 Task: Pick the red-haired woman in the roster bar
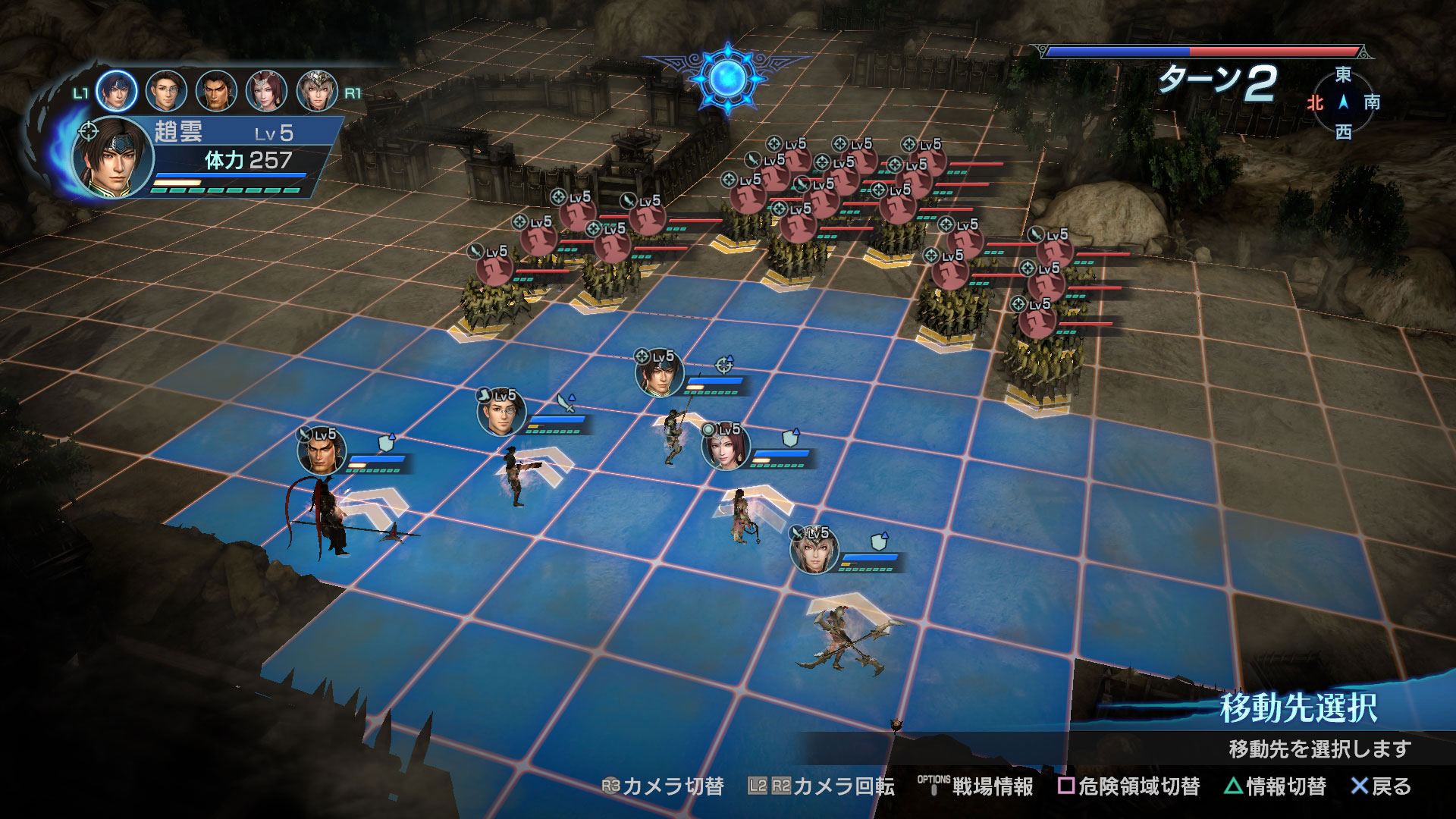(266, 91)
